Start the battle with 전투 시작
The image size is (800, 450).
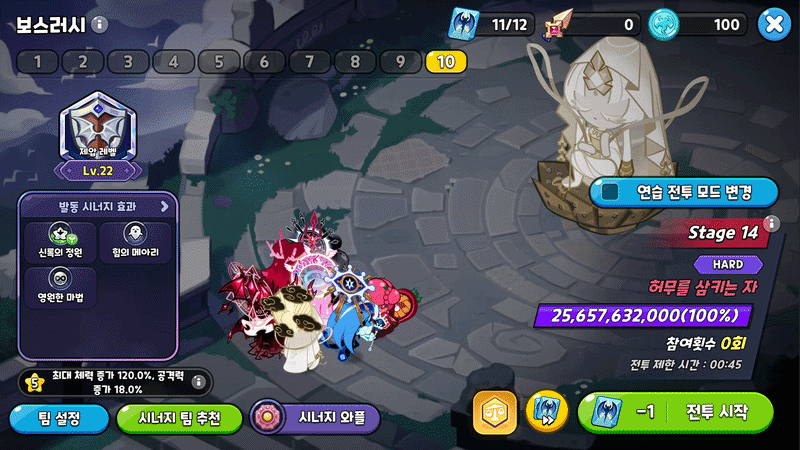[x=676, y=412]
